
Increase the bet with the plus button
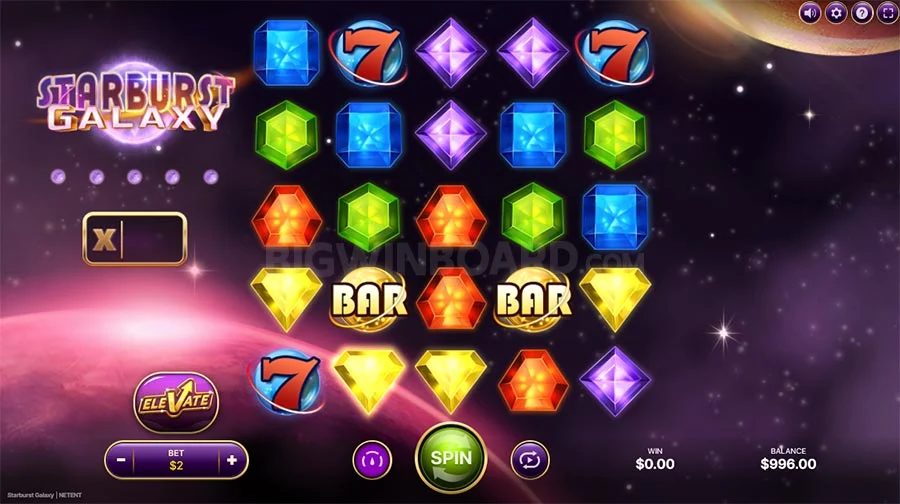[232, 461]
